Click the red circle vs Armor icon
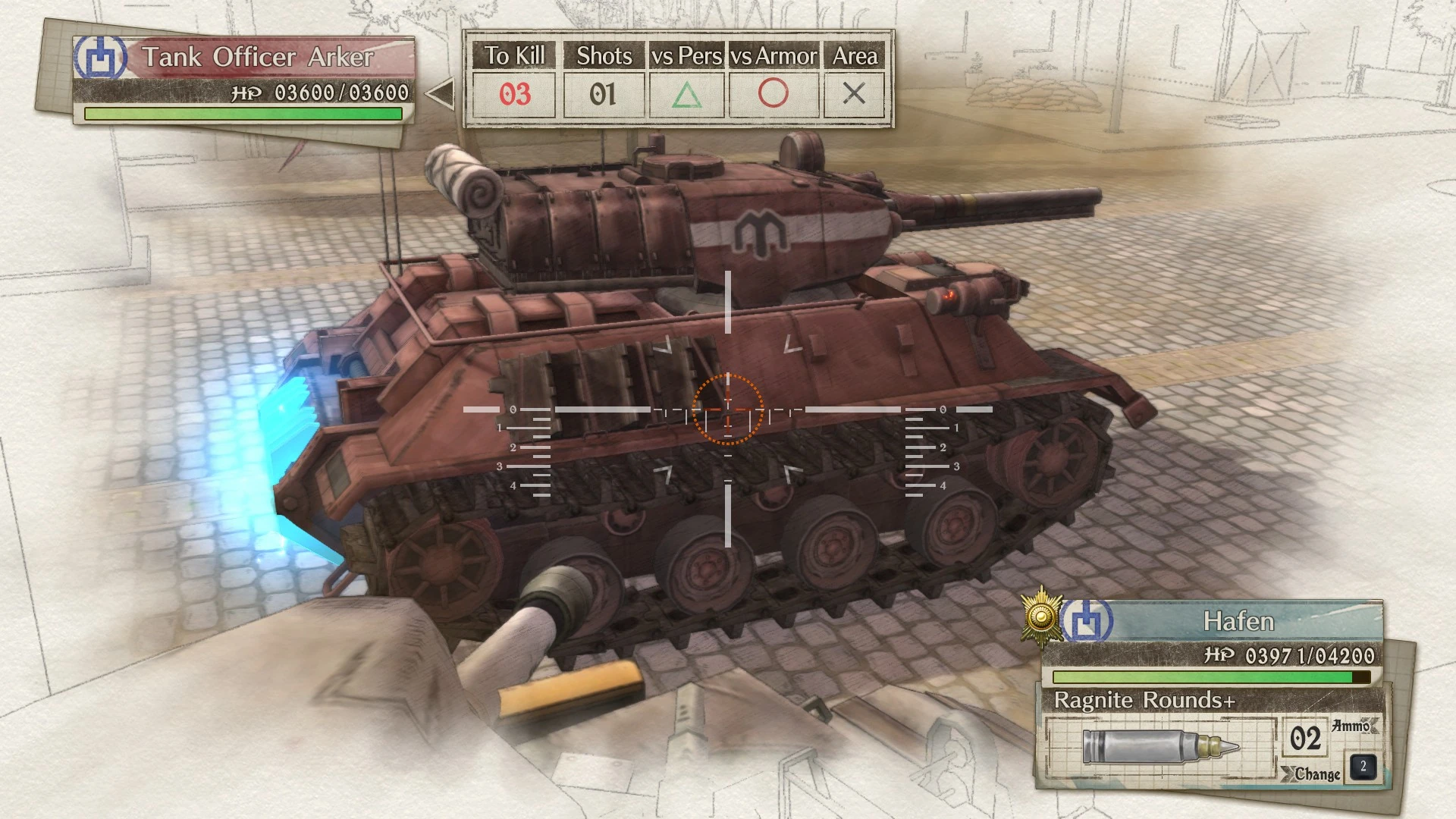This screenshot has height=819, width=1456. [x=773, y=94]
